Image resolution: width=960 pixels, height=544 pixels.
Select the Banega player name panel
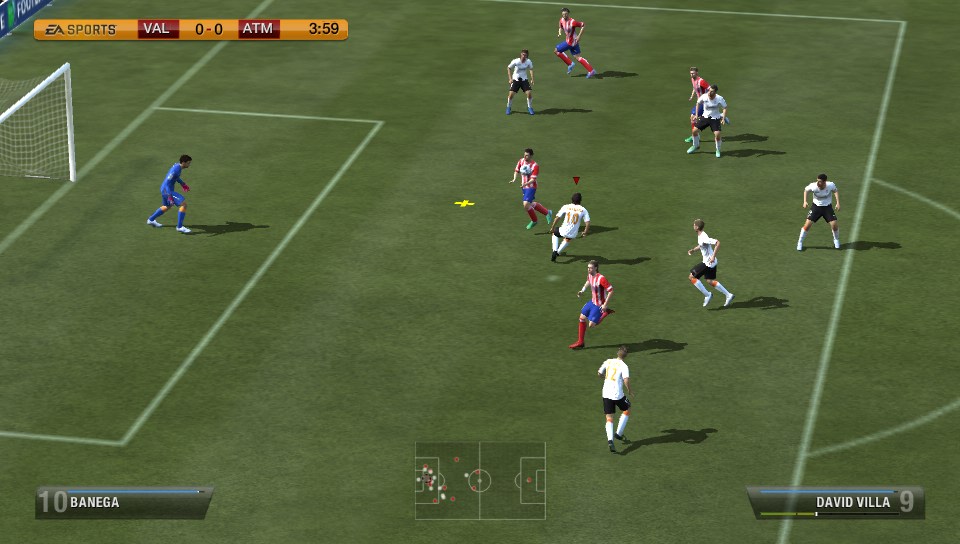click(x=123, y=502)
